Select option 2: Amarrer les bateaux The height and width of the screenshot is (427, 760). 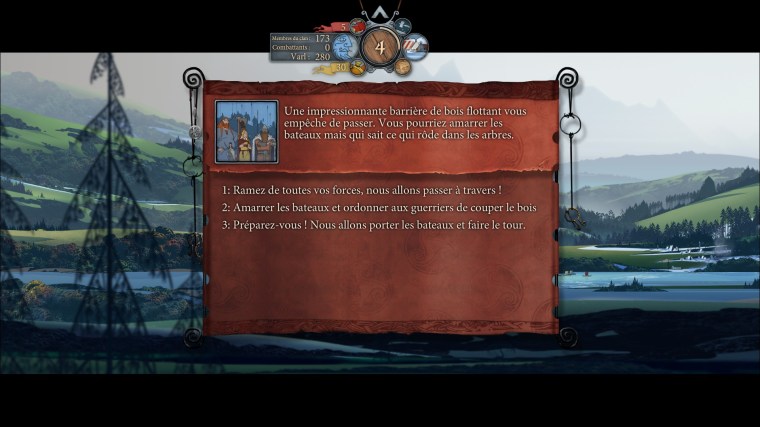383,207
